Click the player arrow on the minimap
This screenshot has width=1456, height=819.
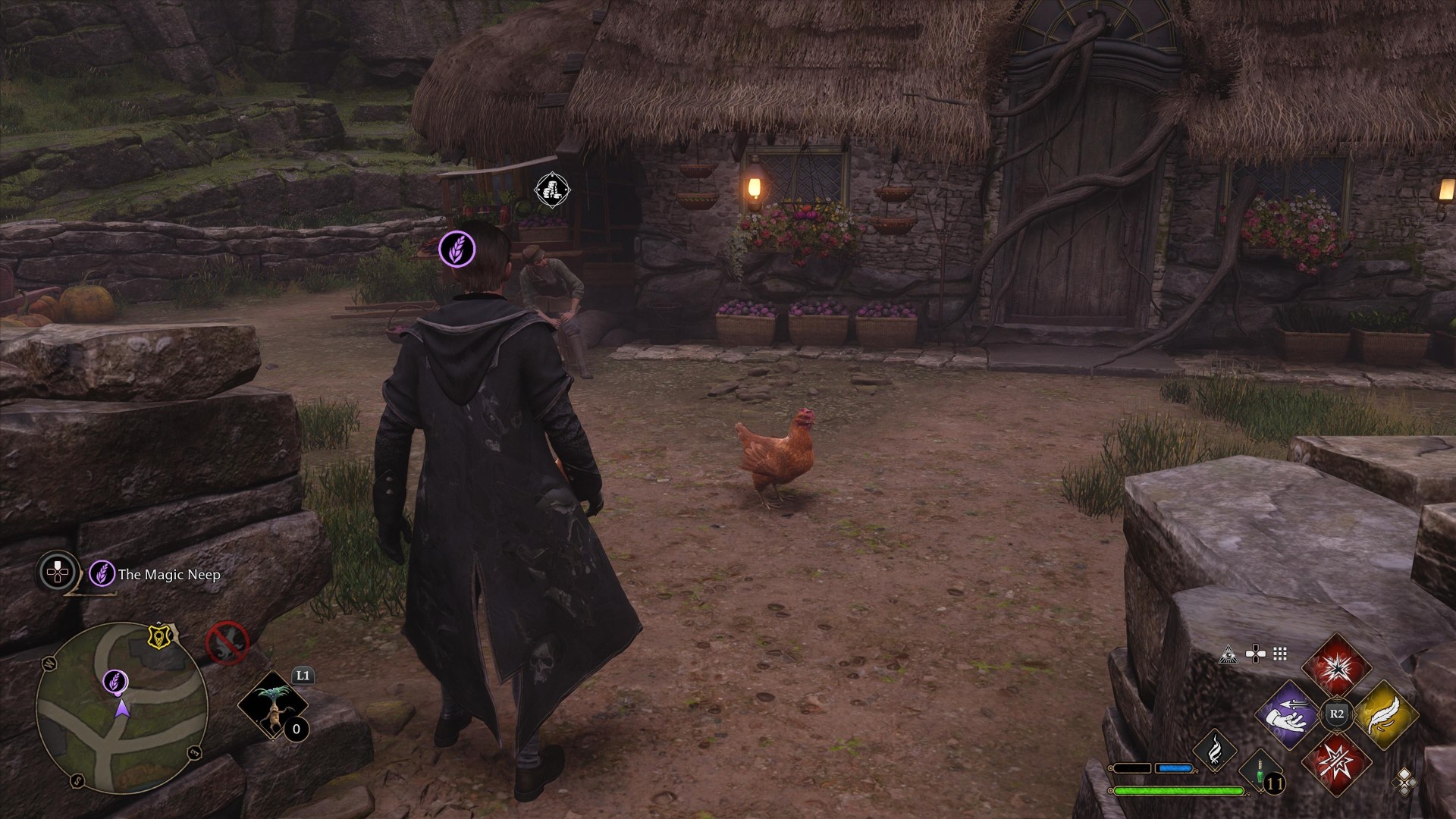point(122,708)
